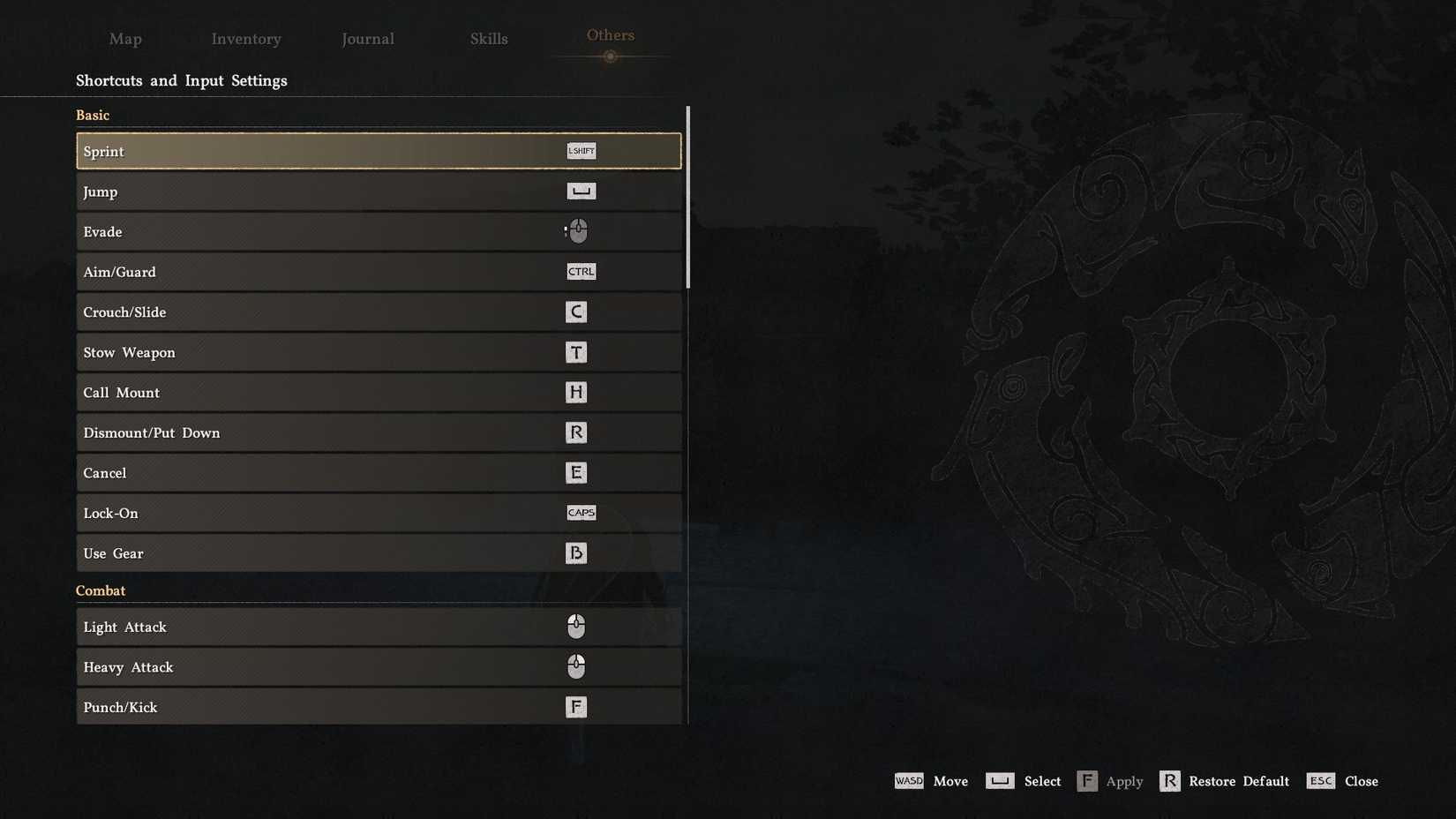Viewport: 1456px width, 819px height.
Task: Click the F key icon for Punch/Kick
Action: click(576, 706)
